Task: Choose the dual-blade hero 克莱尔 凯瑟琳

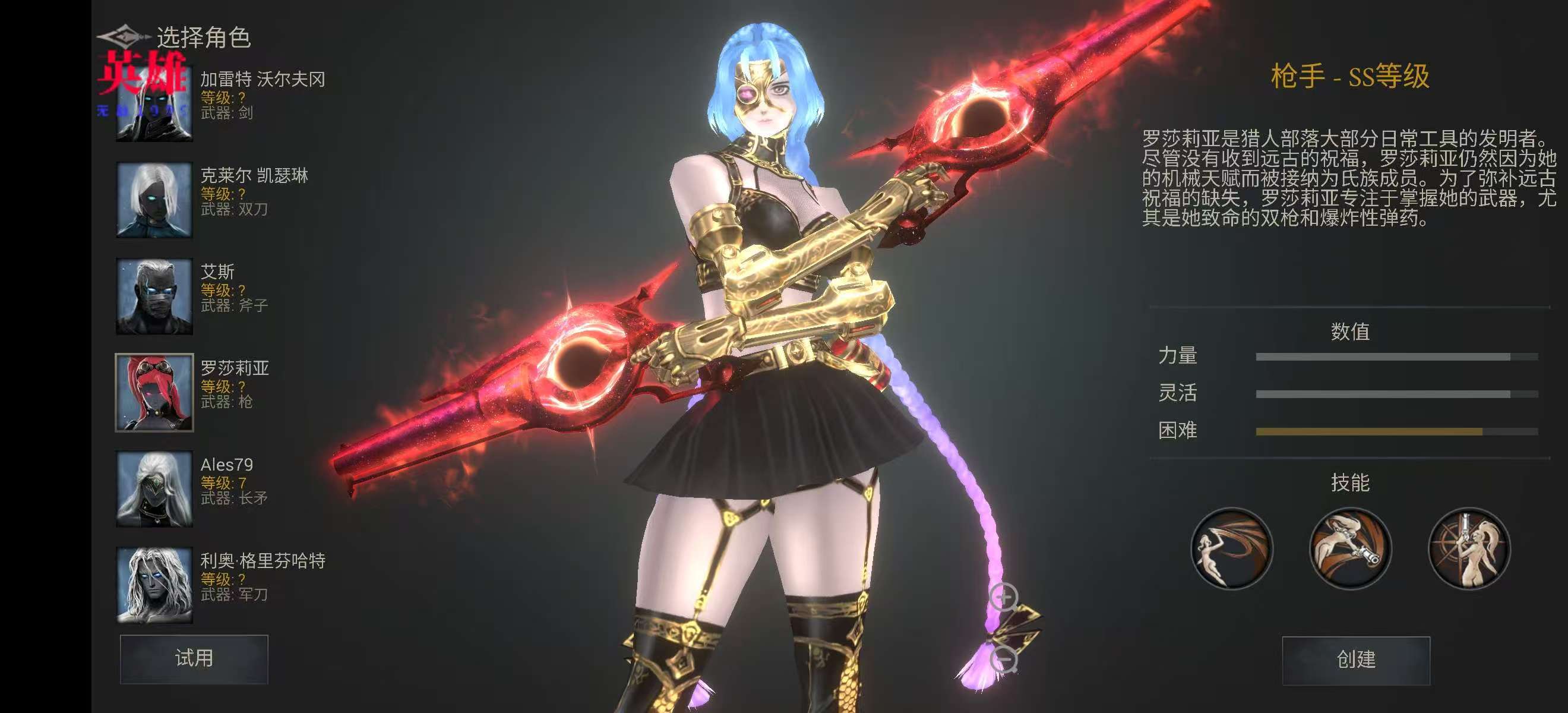Action: (x=154, y=200)
